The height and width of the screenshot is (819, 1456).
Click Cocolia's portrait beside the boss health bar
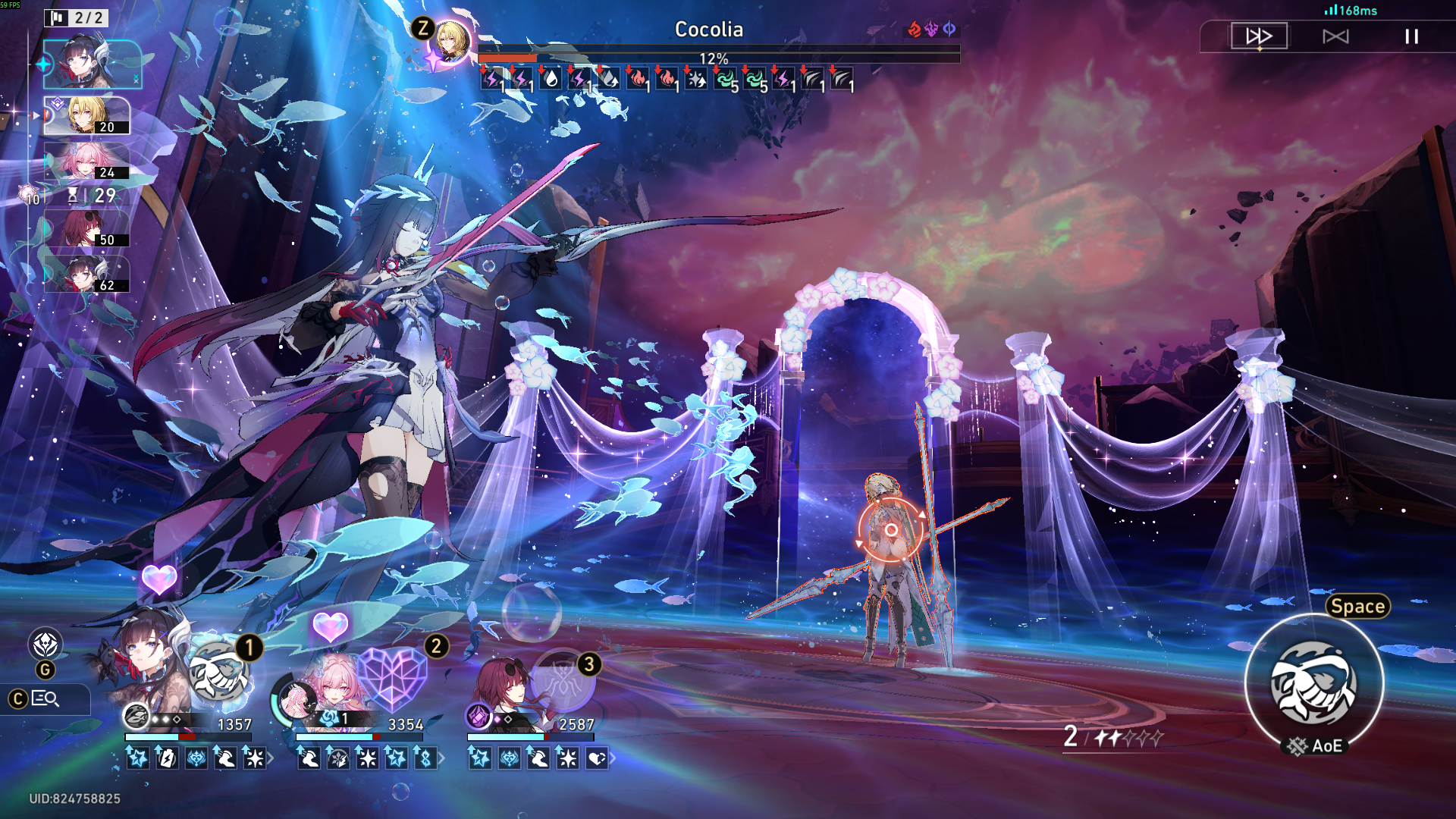[x=449, y=42]
